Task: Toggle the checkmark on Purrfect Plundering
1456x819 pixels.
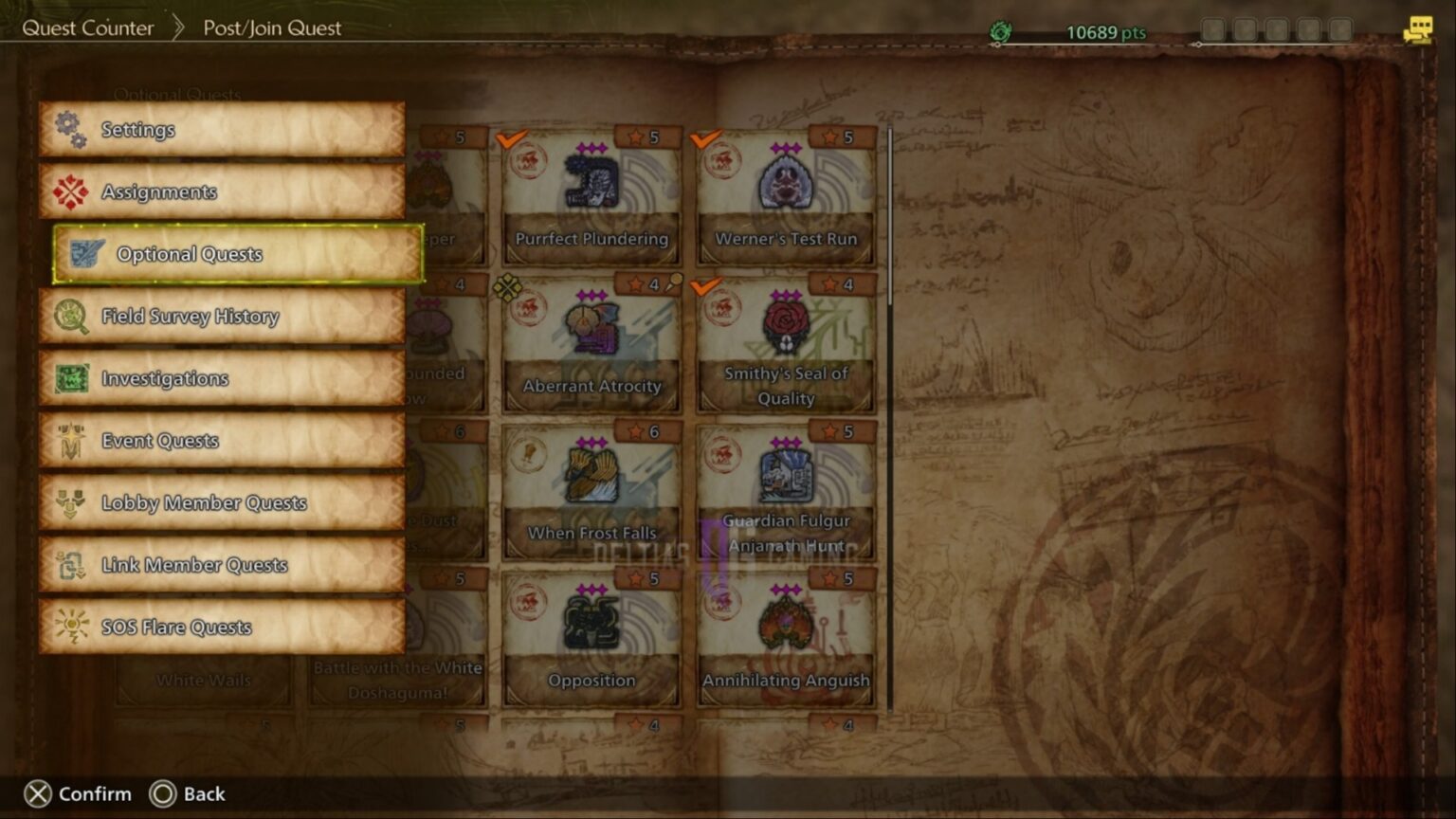Action: [x=511, y=139]
